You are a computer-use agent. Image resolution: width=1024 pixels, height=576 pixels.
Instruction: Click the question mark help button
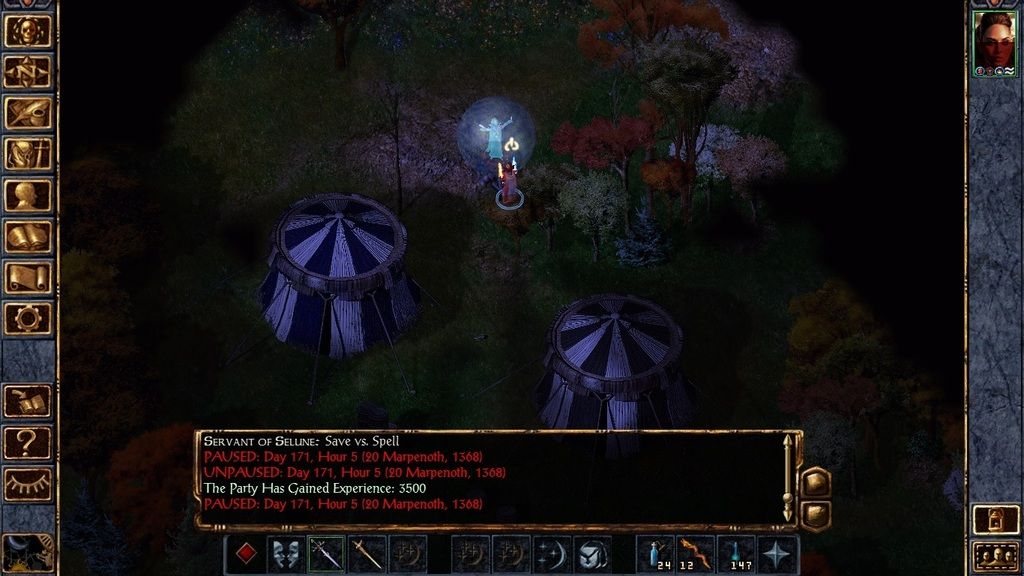click(x=28, y=441)
